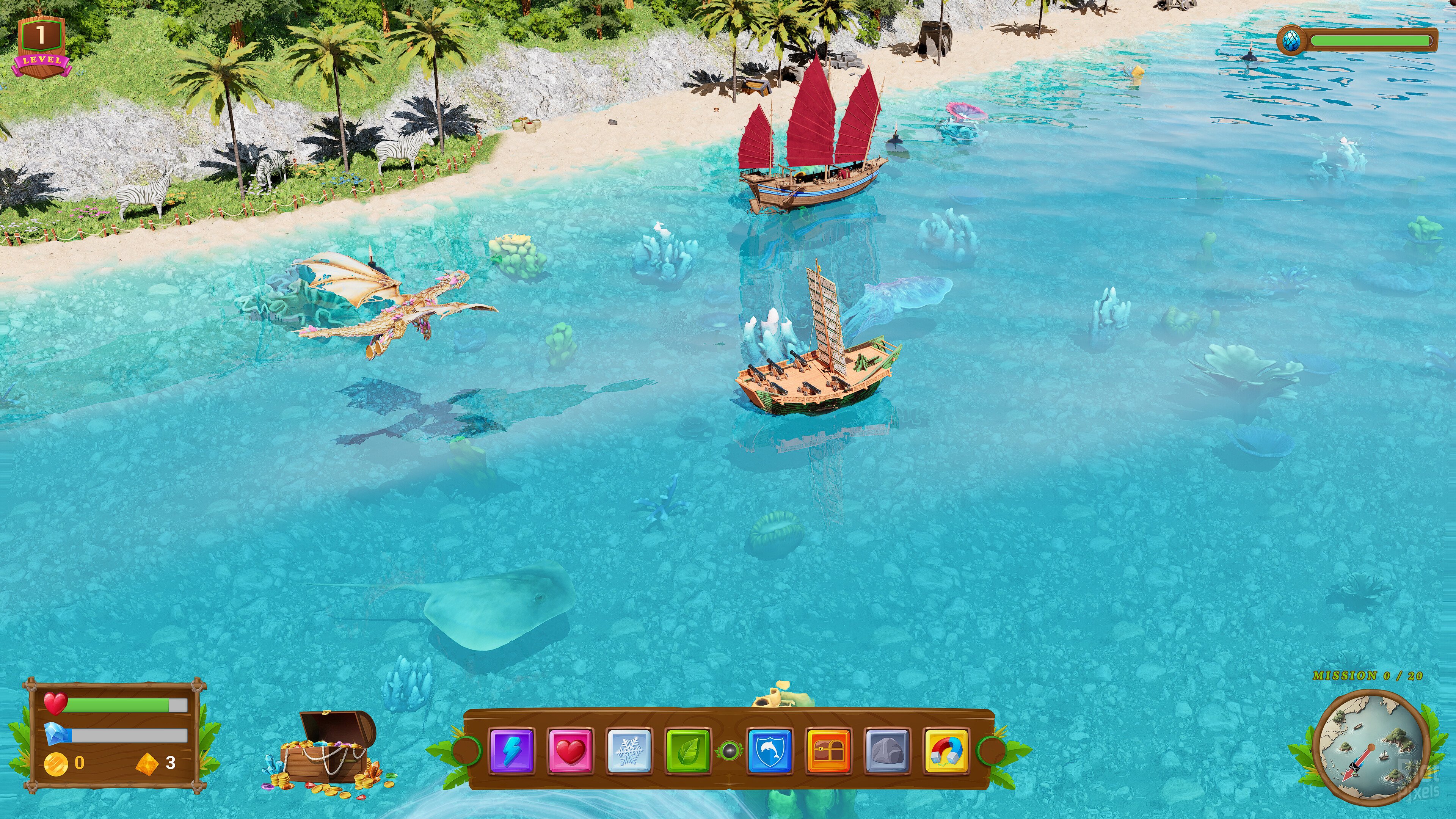Activate the dolphin shield ability
Screen dimensions: 1456x819
pos(769,751)
